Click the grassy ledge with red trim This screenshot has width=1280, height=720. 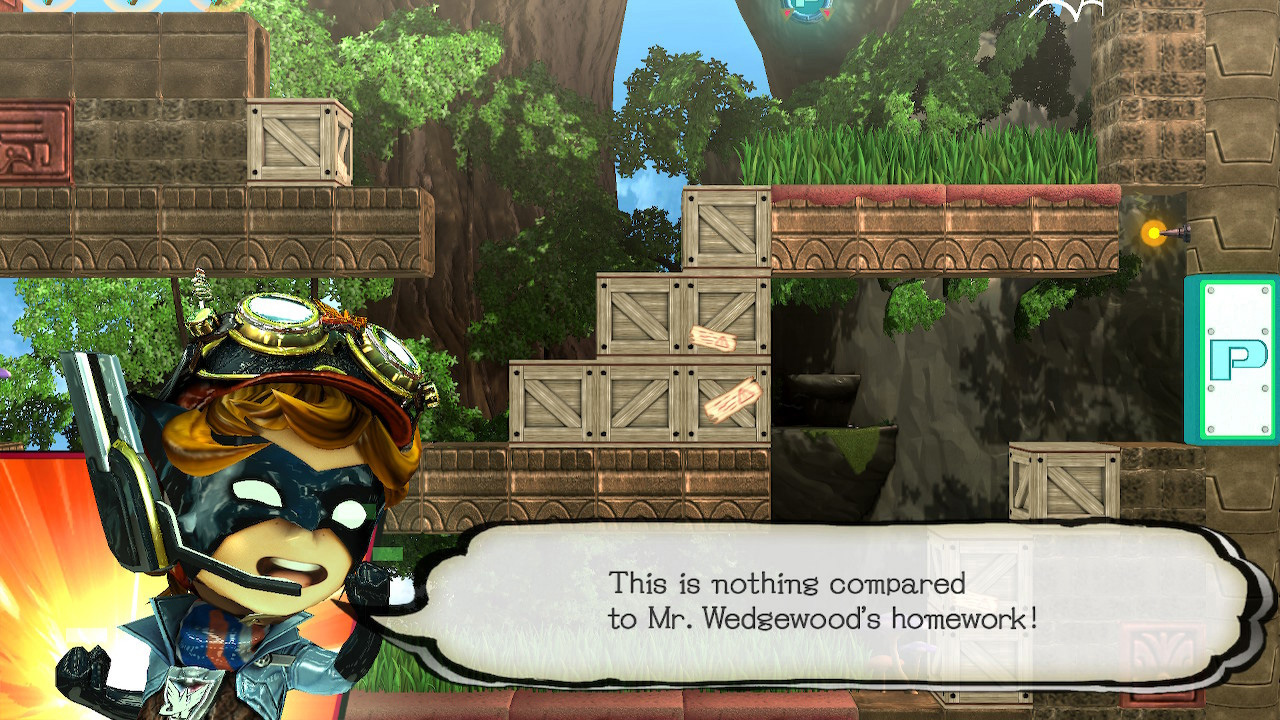pyautogui.click(x=950, y=180)
